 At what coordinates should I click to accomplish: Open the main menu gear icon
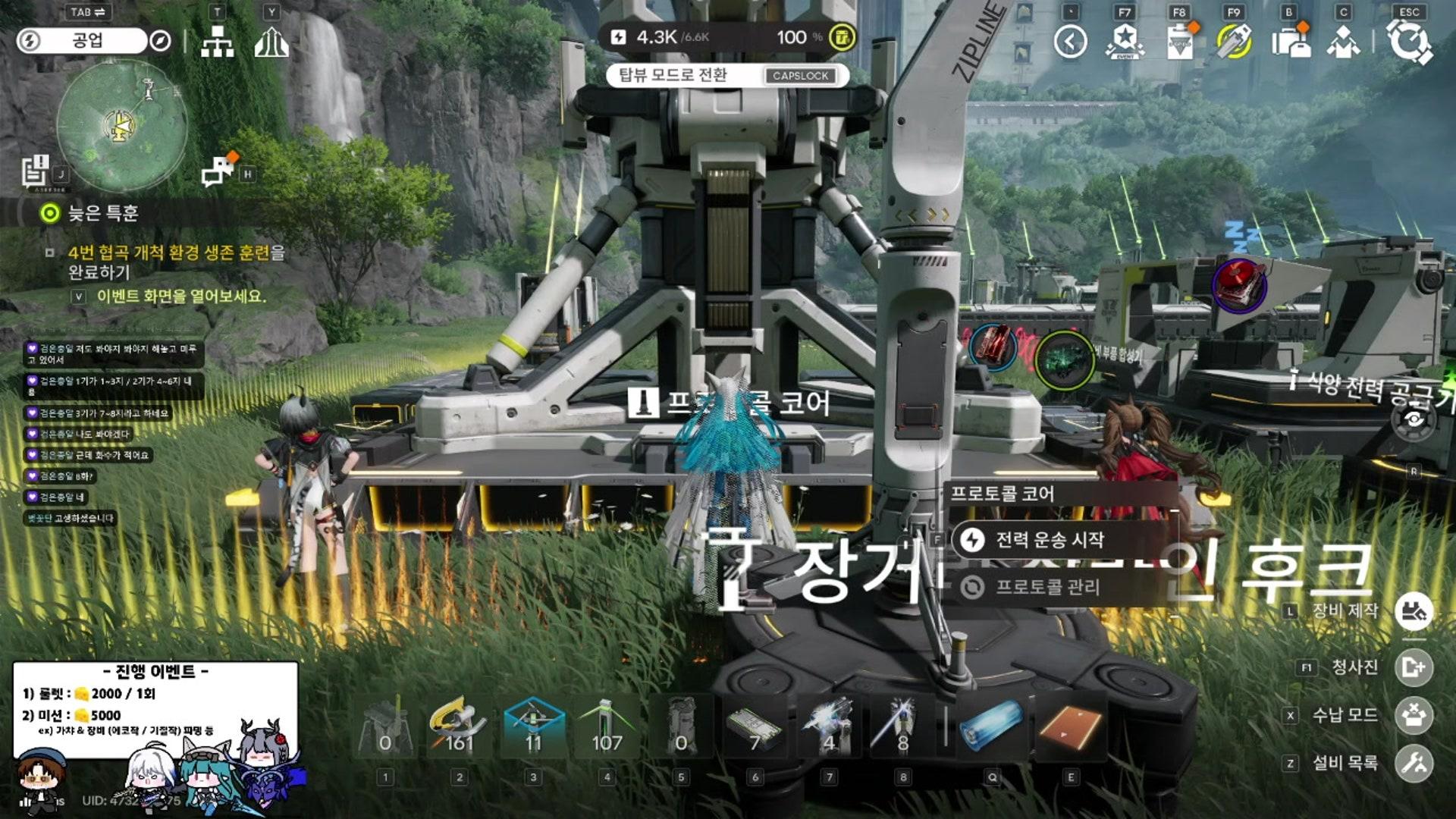tap(1409, 42)
